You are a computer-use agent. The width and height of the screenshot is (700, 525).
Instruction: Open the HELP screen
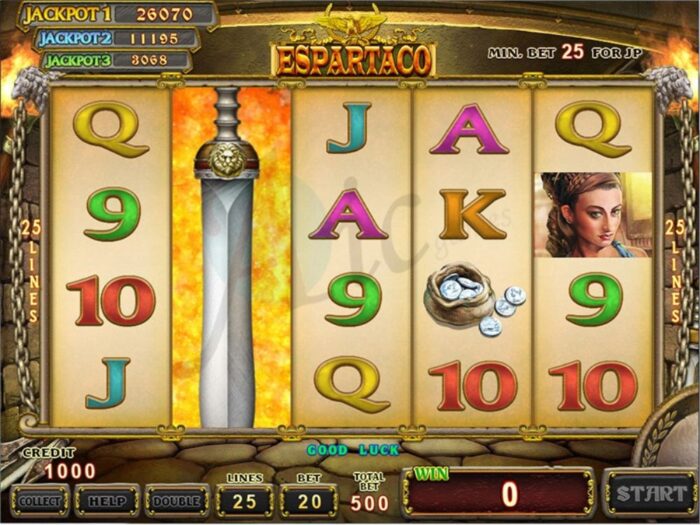pyautogui.click(x=106, y=499)
